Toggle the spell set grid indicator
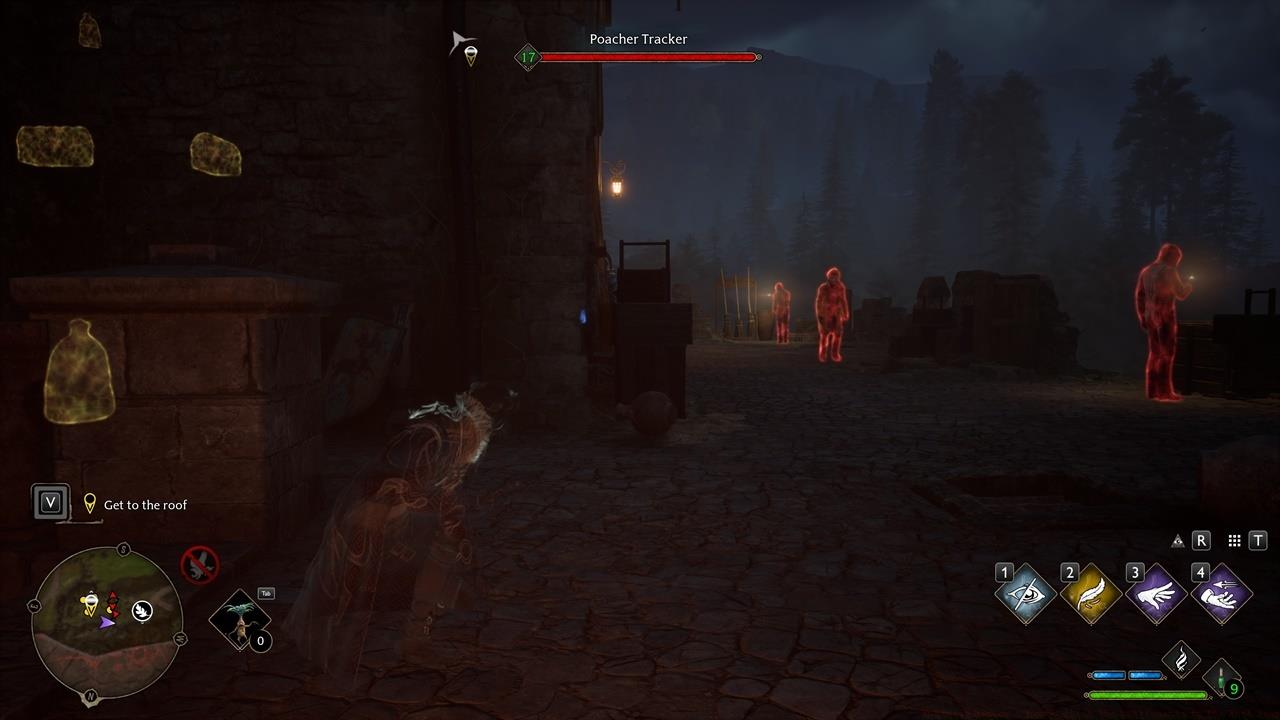 point(1233,540)
